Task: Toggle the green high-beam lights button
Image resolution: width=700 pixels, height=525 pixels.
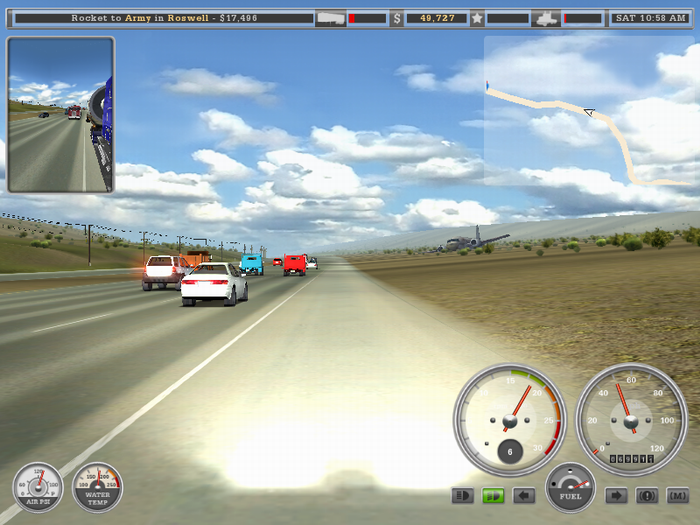Action: (x=493, y=495)
